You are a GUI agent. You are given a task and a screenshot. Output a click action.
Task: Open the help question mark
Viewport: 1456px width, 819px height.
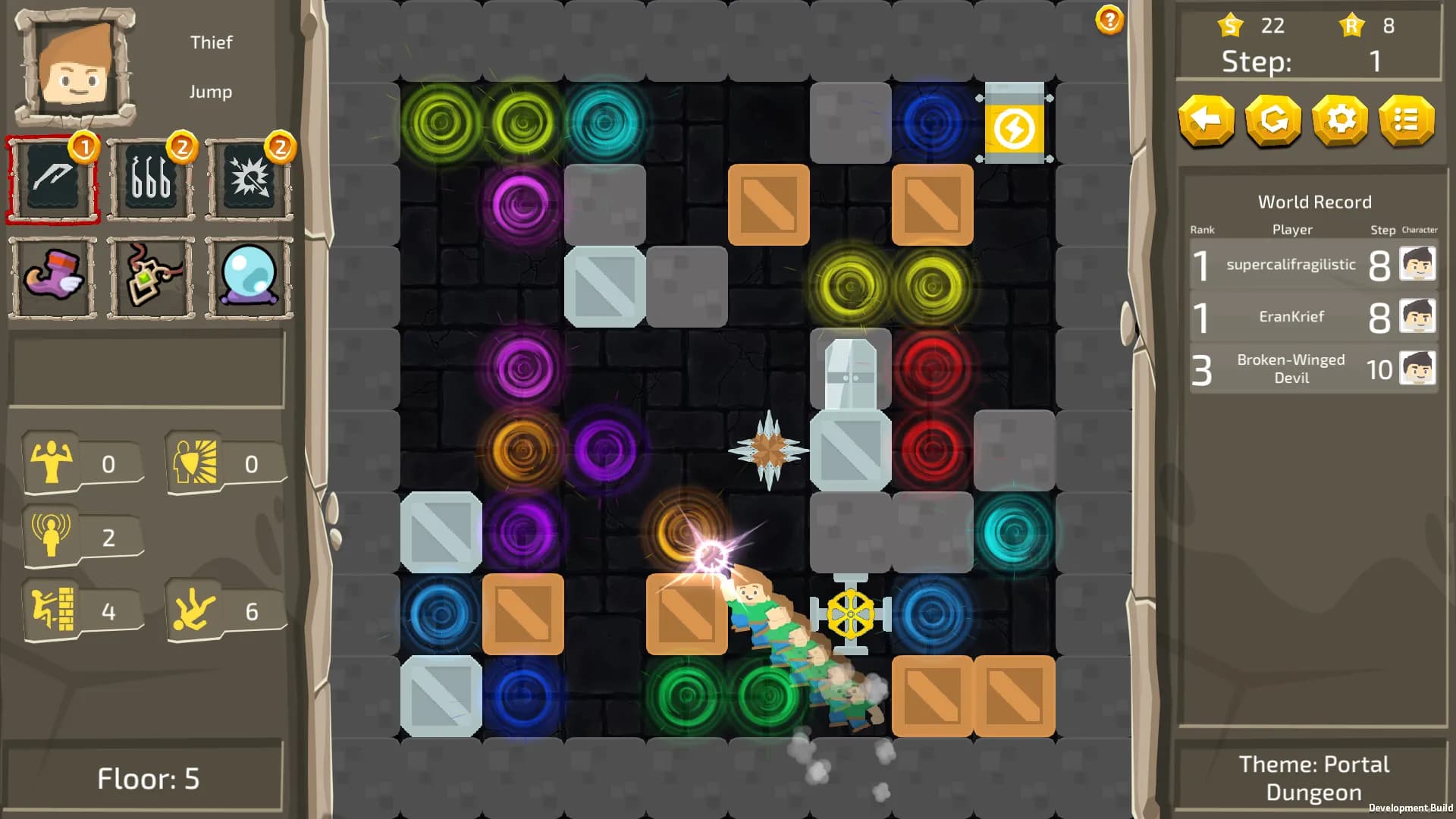pyautogui.click(x=1107, y=20)
